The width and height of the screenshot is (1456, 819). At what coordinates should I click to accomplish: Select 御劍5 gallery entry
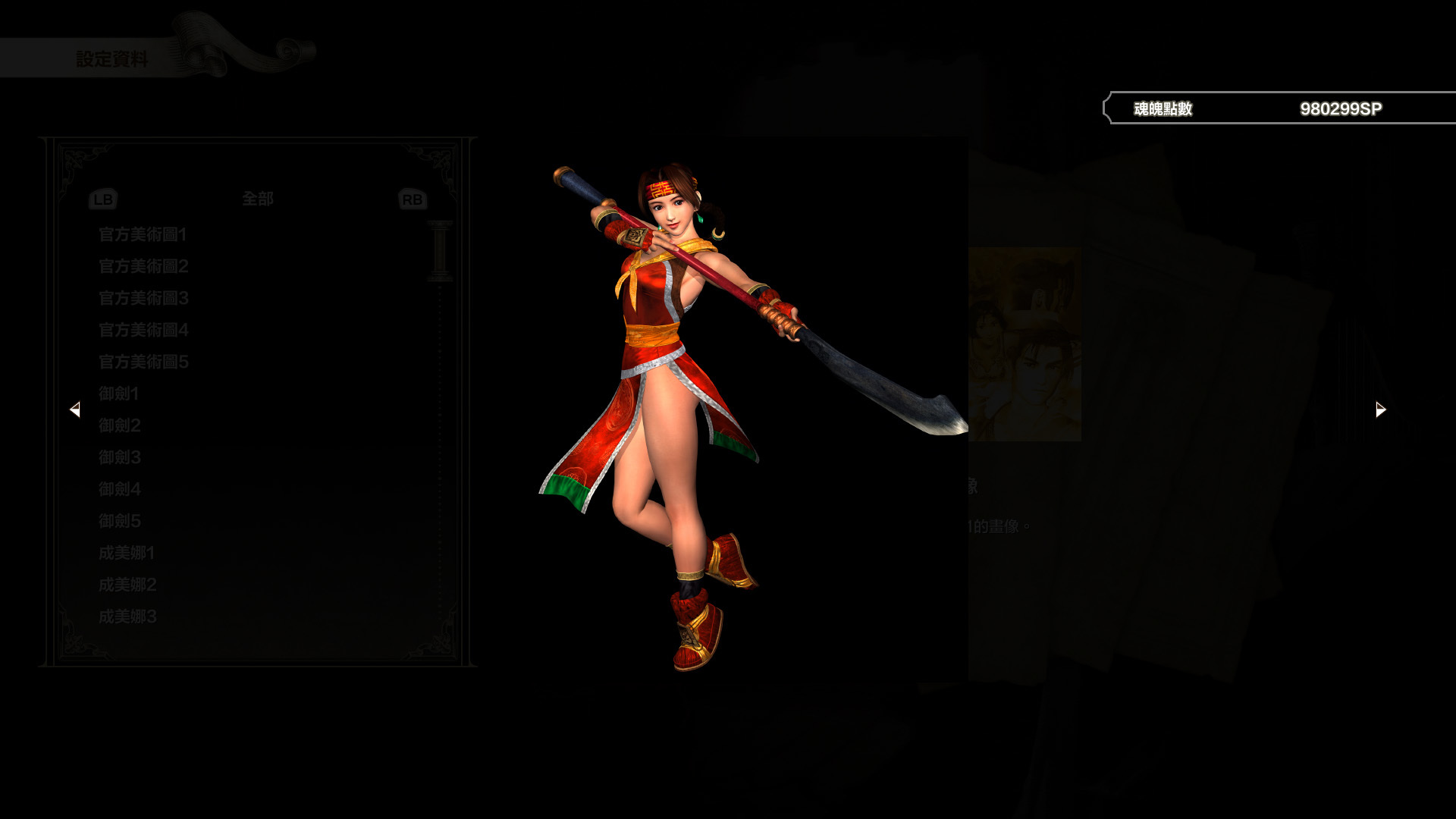(x=120, y=521)
